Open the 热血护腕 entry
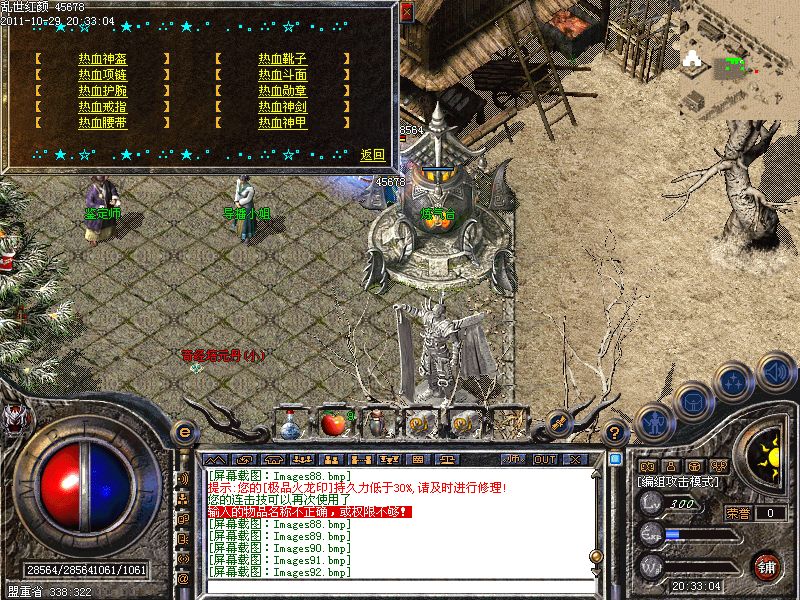This screenshot has width=800, height=600. click(x=103, y=91)
